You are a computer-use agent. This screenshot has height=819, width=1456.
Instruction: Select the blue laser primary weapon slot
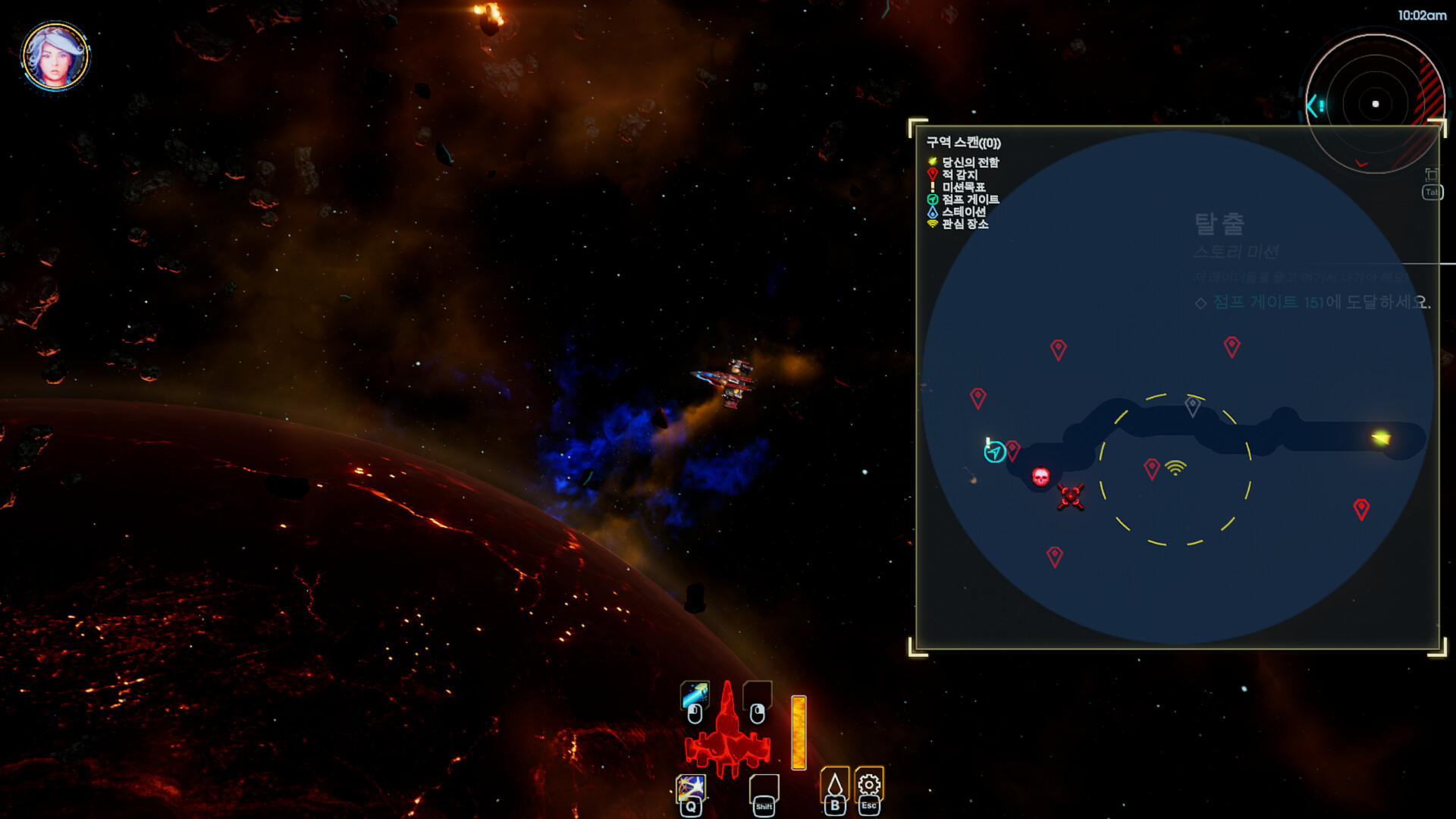click(x=695, y=694)
